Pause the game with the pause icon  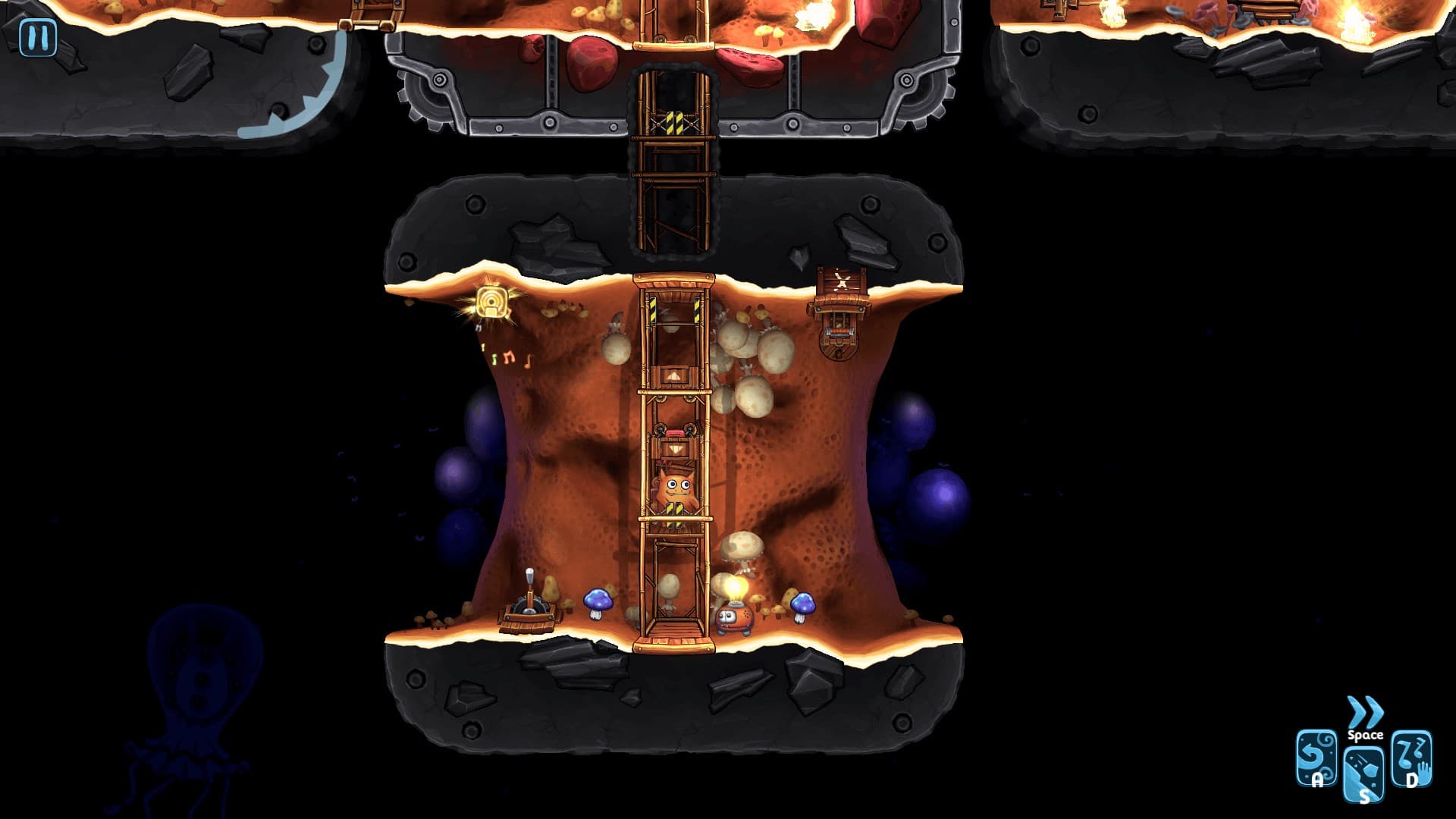coord(36,36)
